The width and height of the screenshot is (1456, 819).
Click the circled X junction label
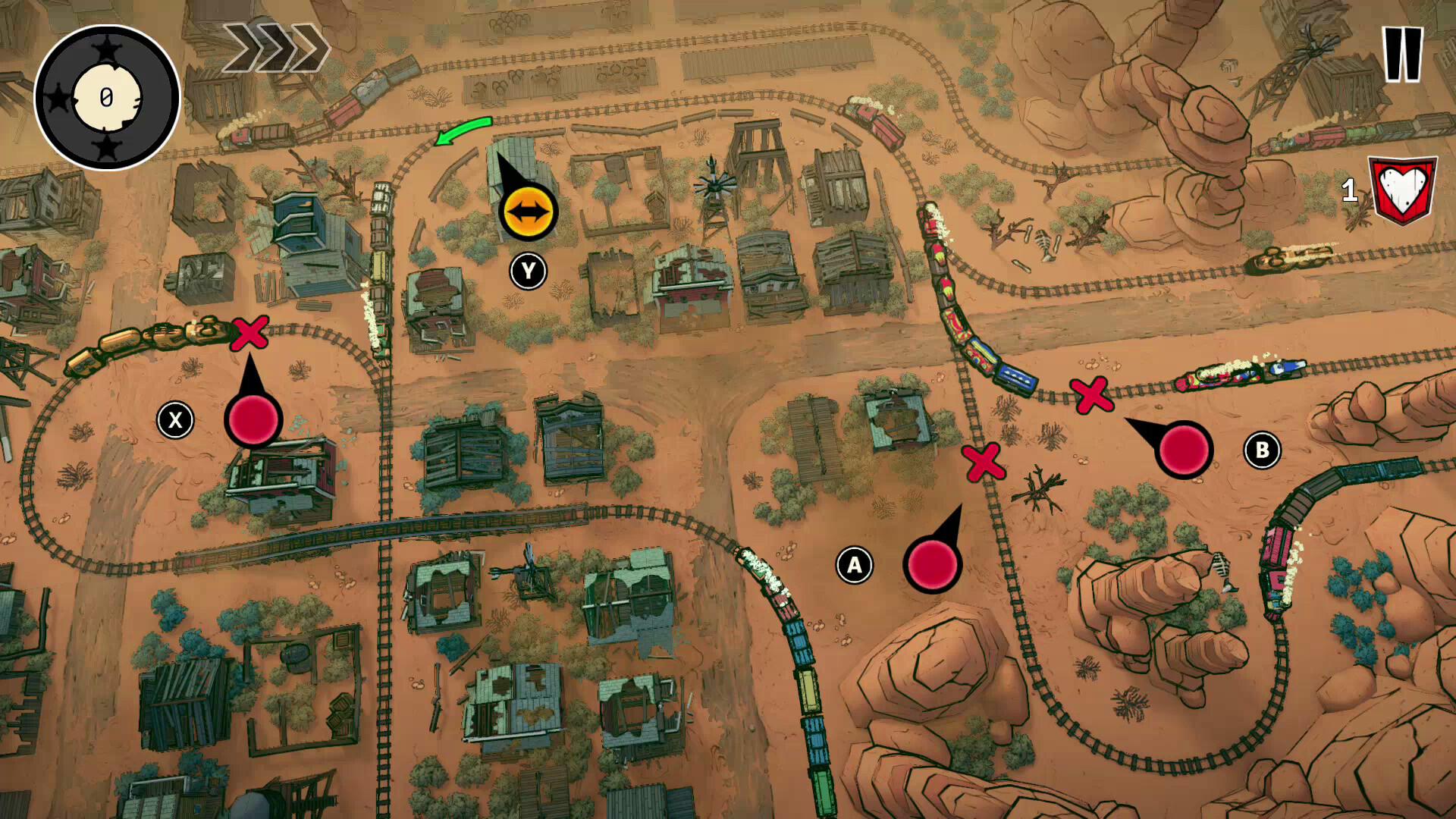(176, 418)
